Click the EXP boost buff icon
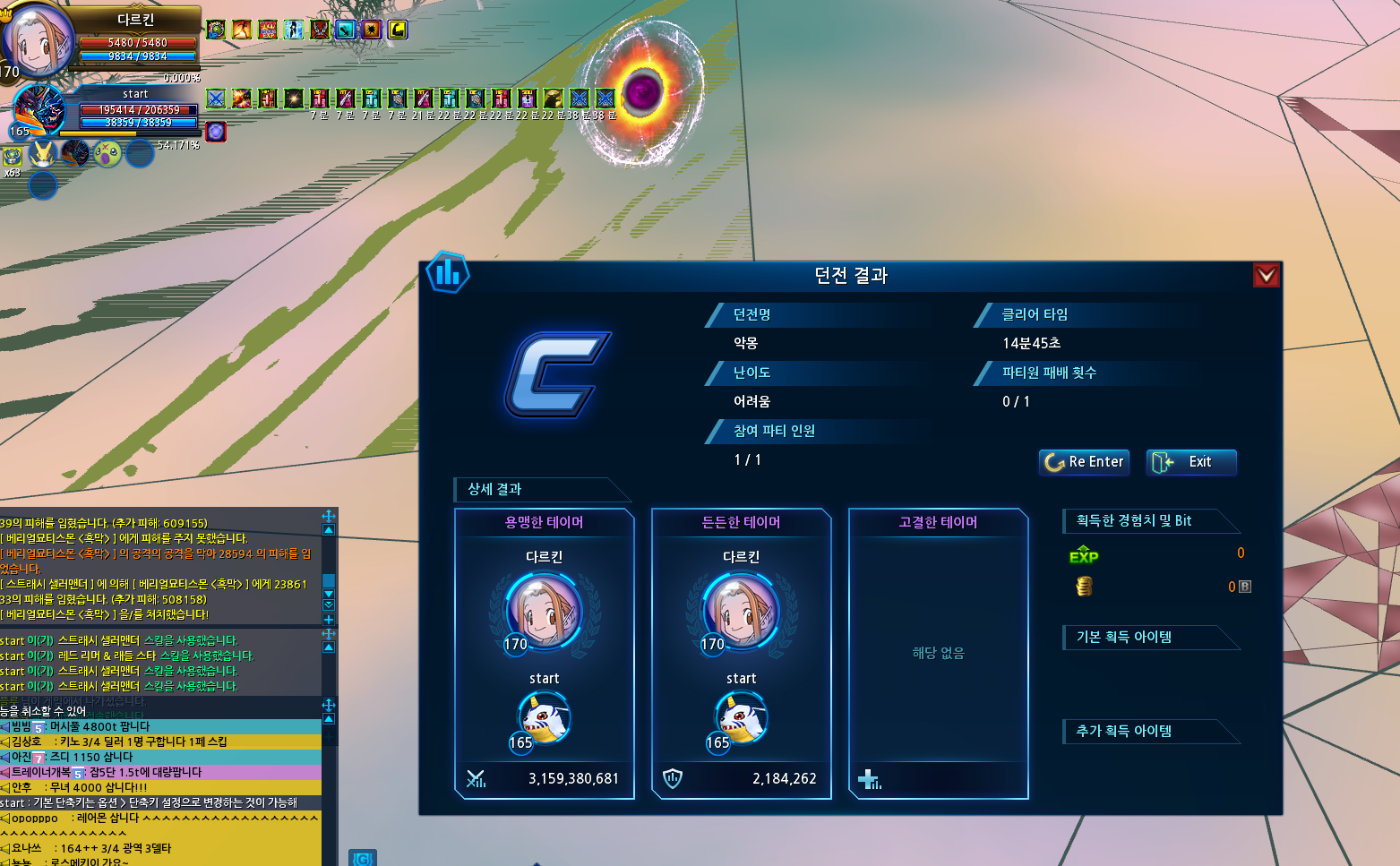The width and height of the screenshot is (1400, 866). 268,30
